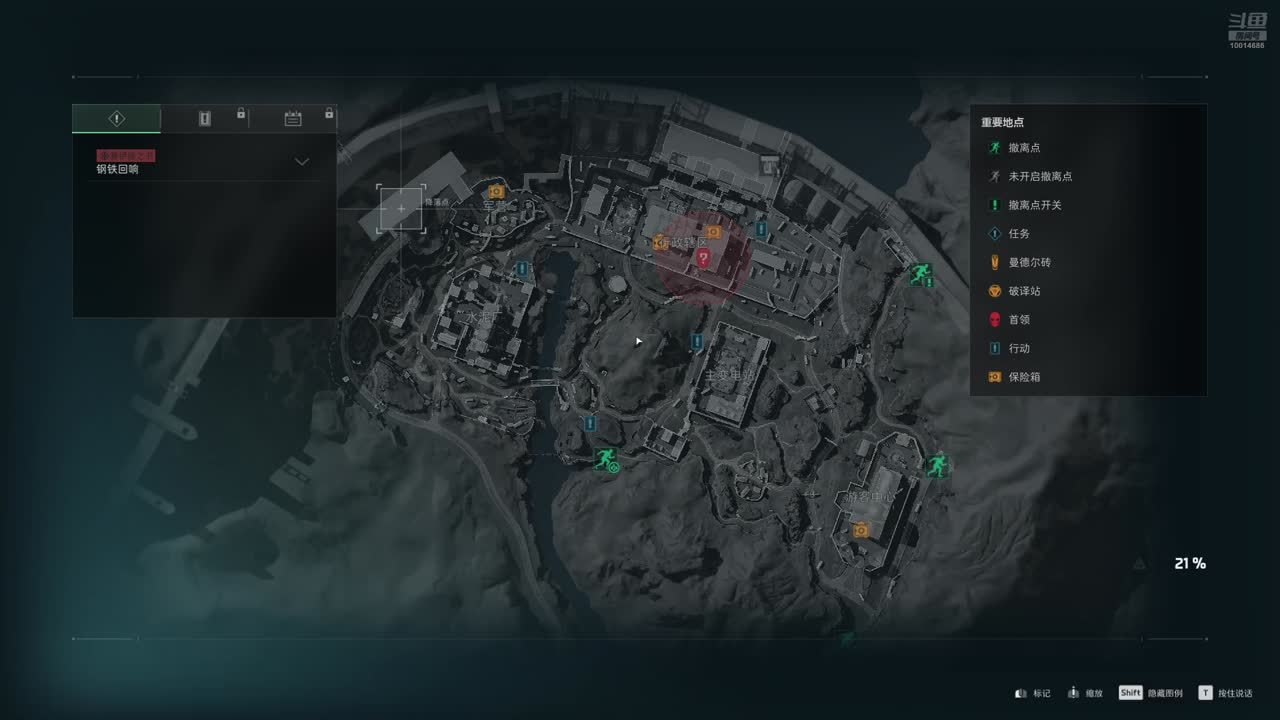Viewport: 1280px width, 720px height.
Task: Click the action marker above 水泥厂
Action: point(521,269)
